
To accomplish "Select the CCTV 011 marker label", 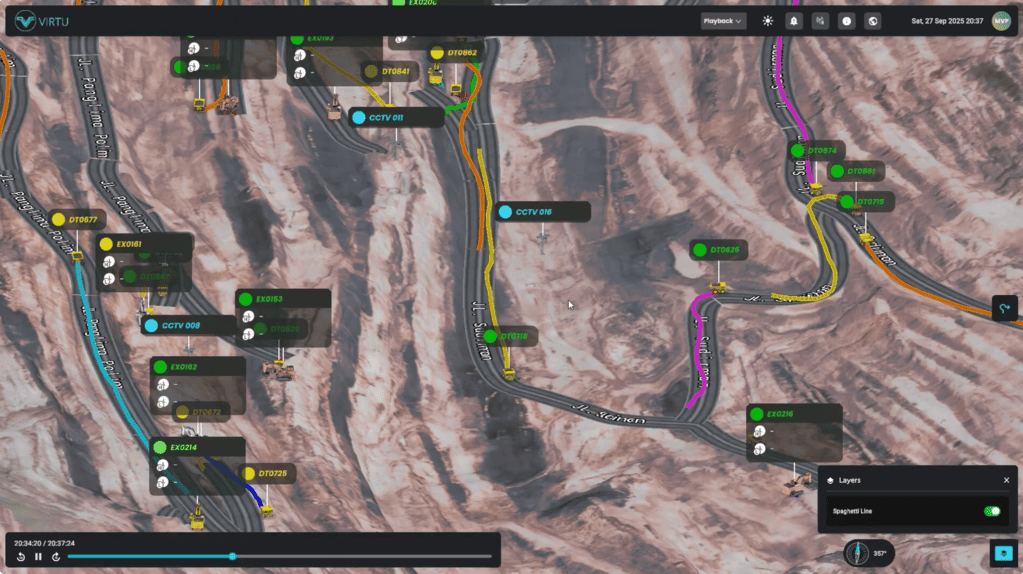I will [396, 117].
